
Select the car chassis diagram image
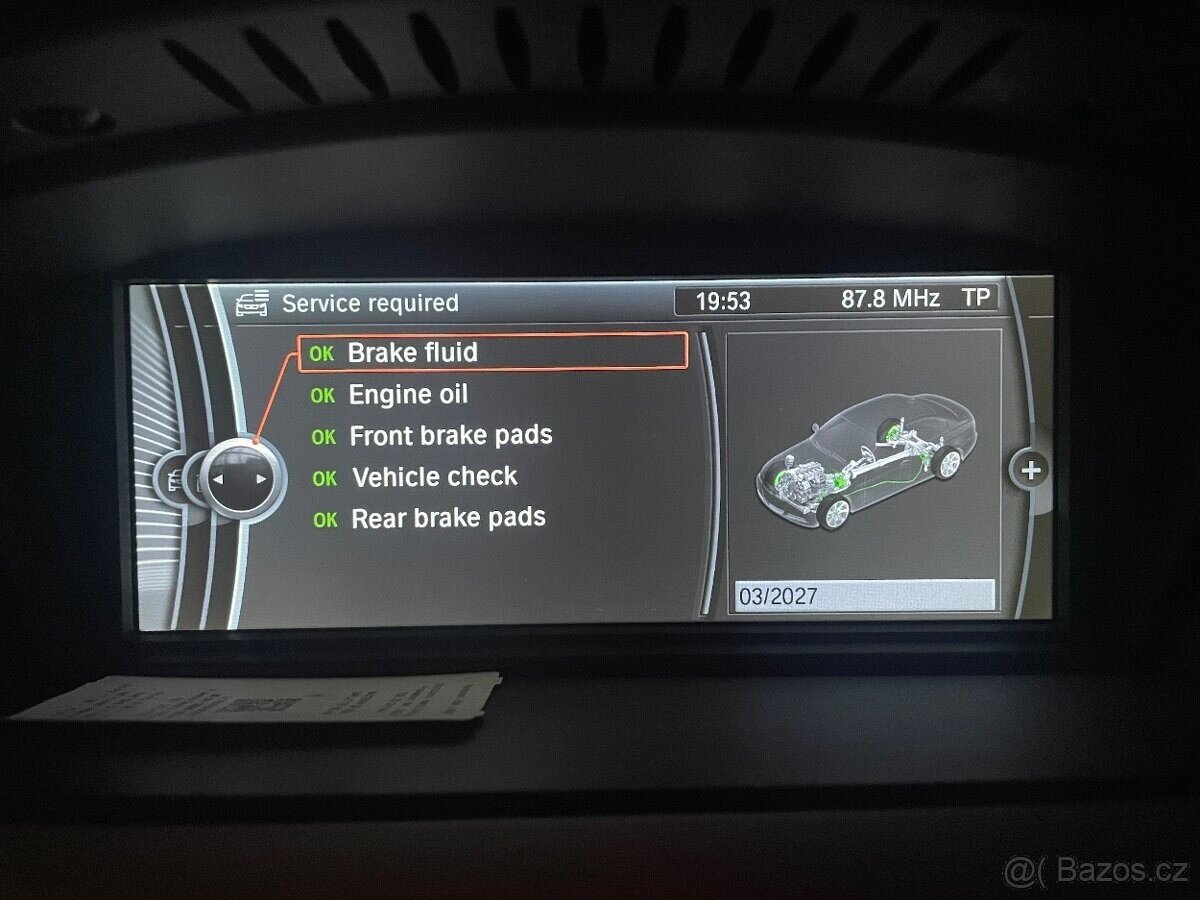tap(862, 460)
